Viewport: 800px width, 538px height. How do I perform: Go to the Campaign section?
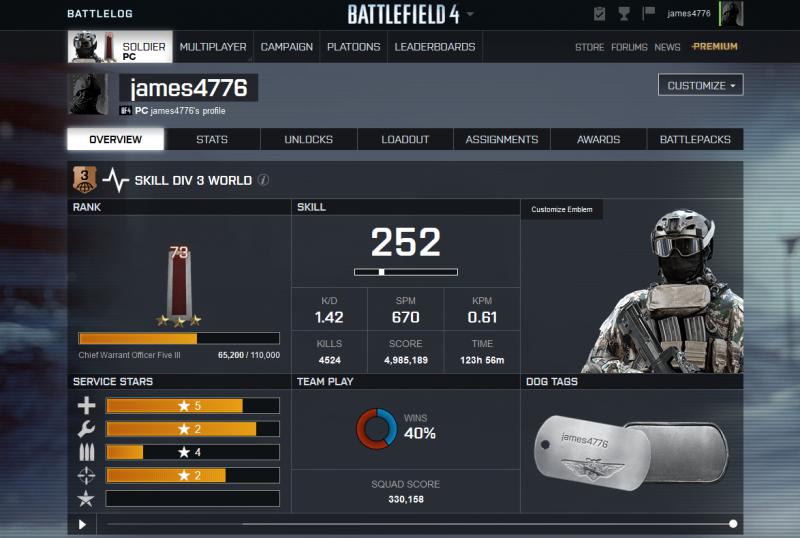(x=286, y=47)
